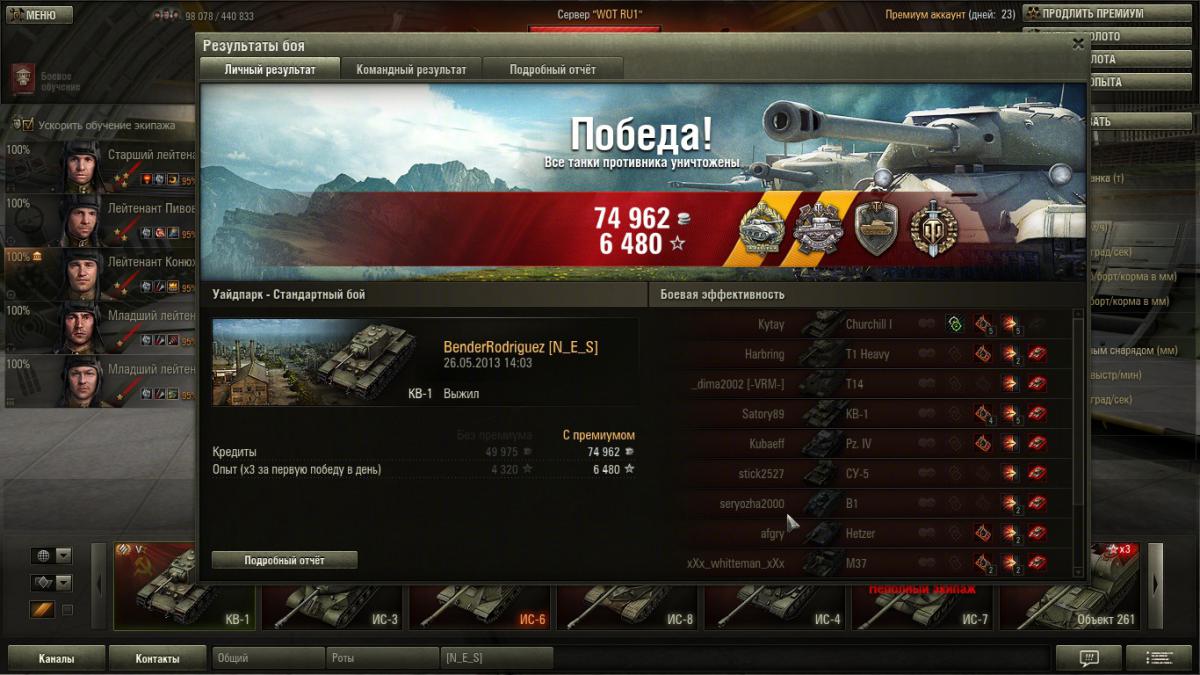Viewport: 1200px width, 675px height.
Task: Open the Контакты list
Action: 157,658
